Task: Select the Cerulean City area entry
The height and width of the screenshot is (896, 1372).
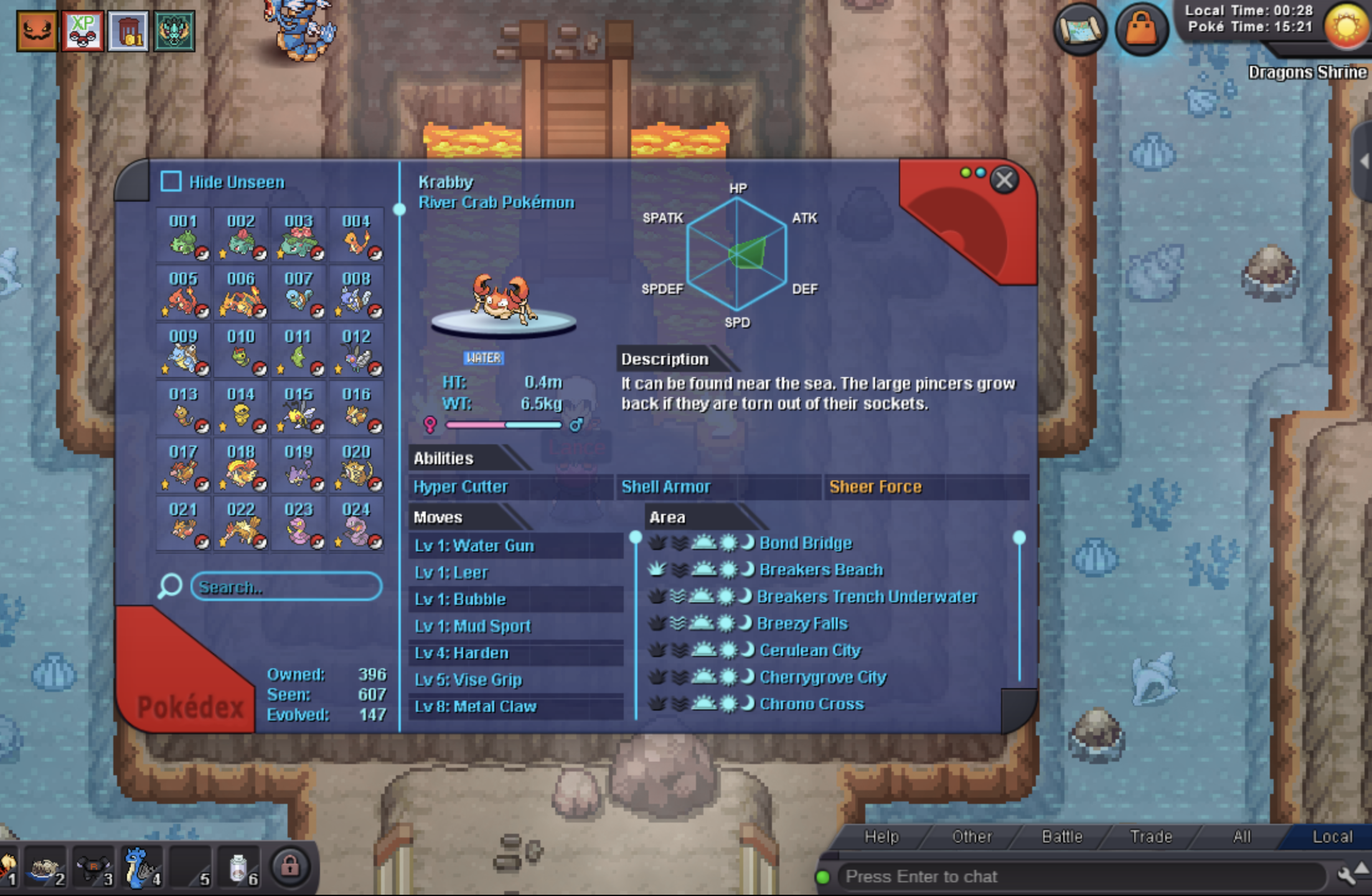Action: pos(810,650)
